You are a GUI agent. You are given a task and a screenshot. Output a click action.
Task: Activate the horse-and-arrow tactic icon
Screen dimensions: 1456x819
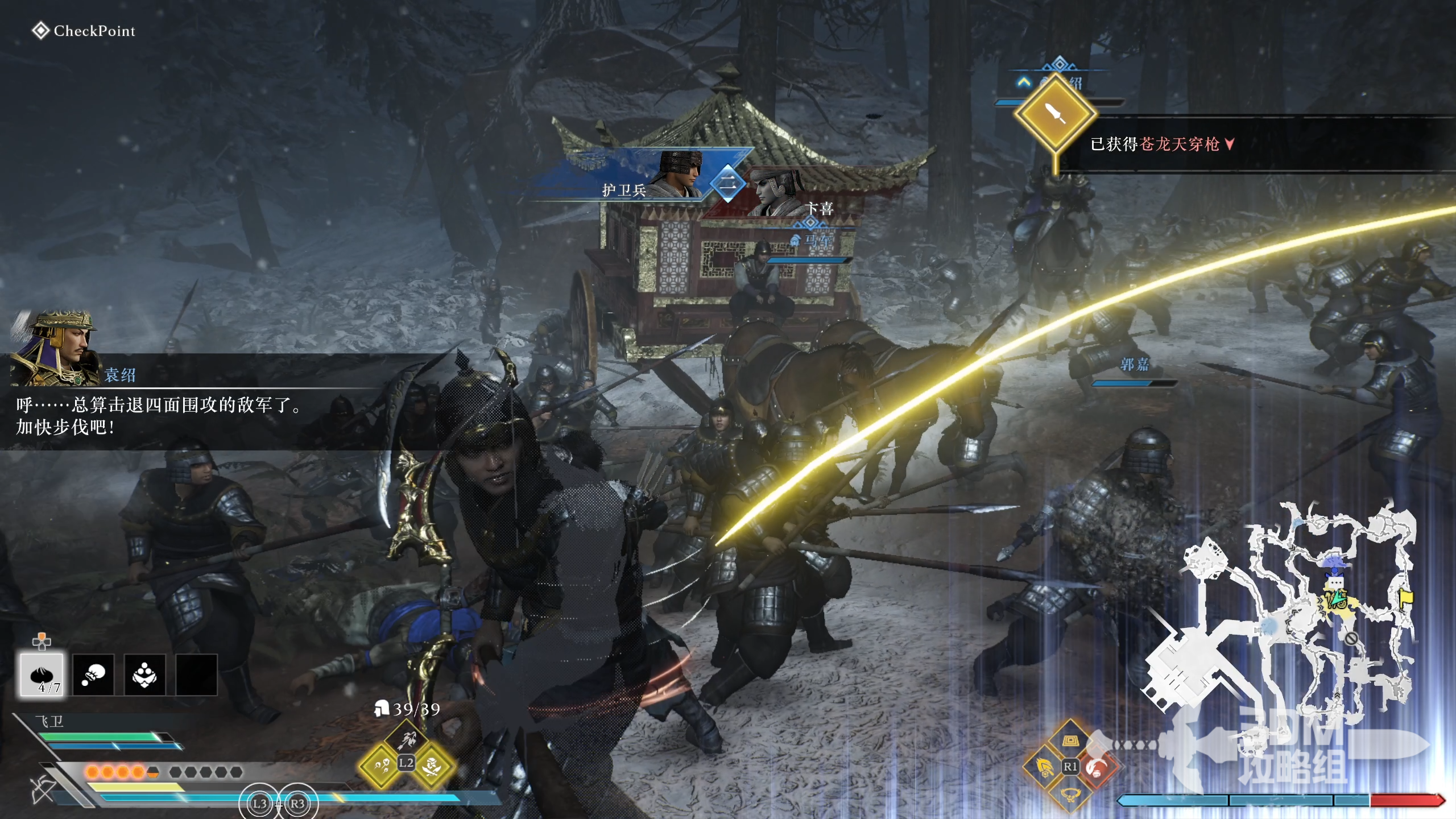[x=407, y=739]
